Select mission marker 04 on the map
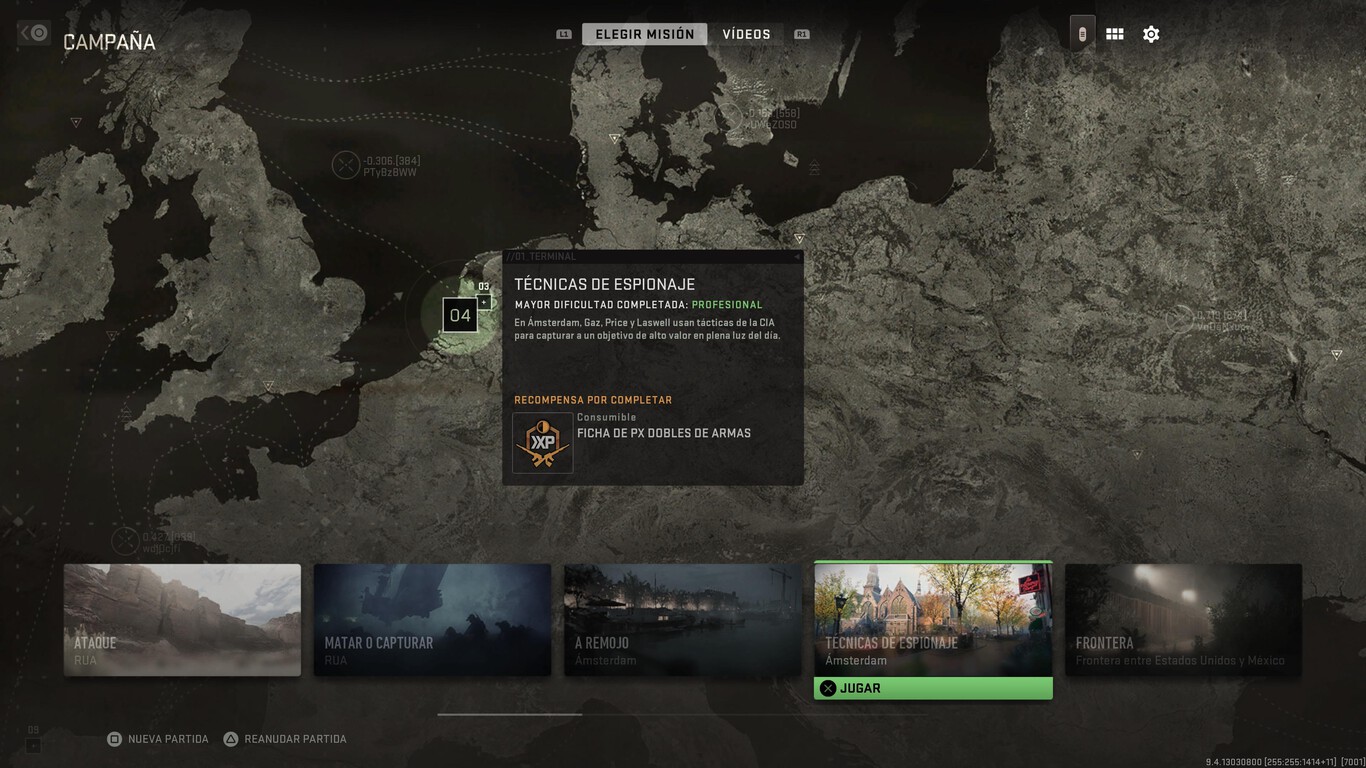Viewport: 1366px width, 768px height. point(460,314)
